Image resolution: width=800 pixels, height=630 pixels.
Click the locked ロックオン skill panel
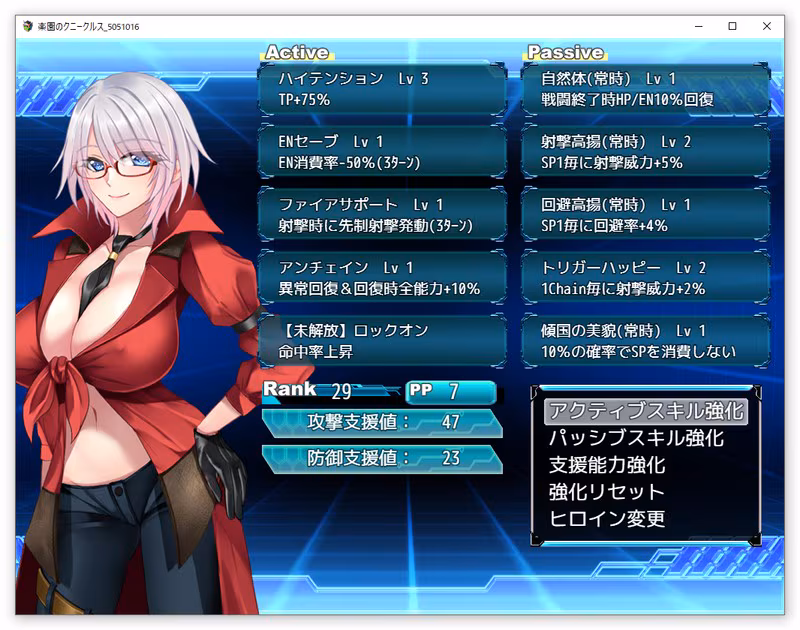(382, 341)
